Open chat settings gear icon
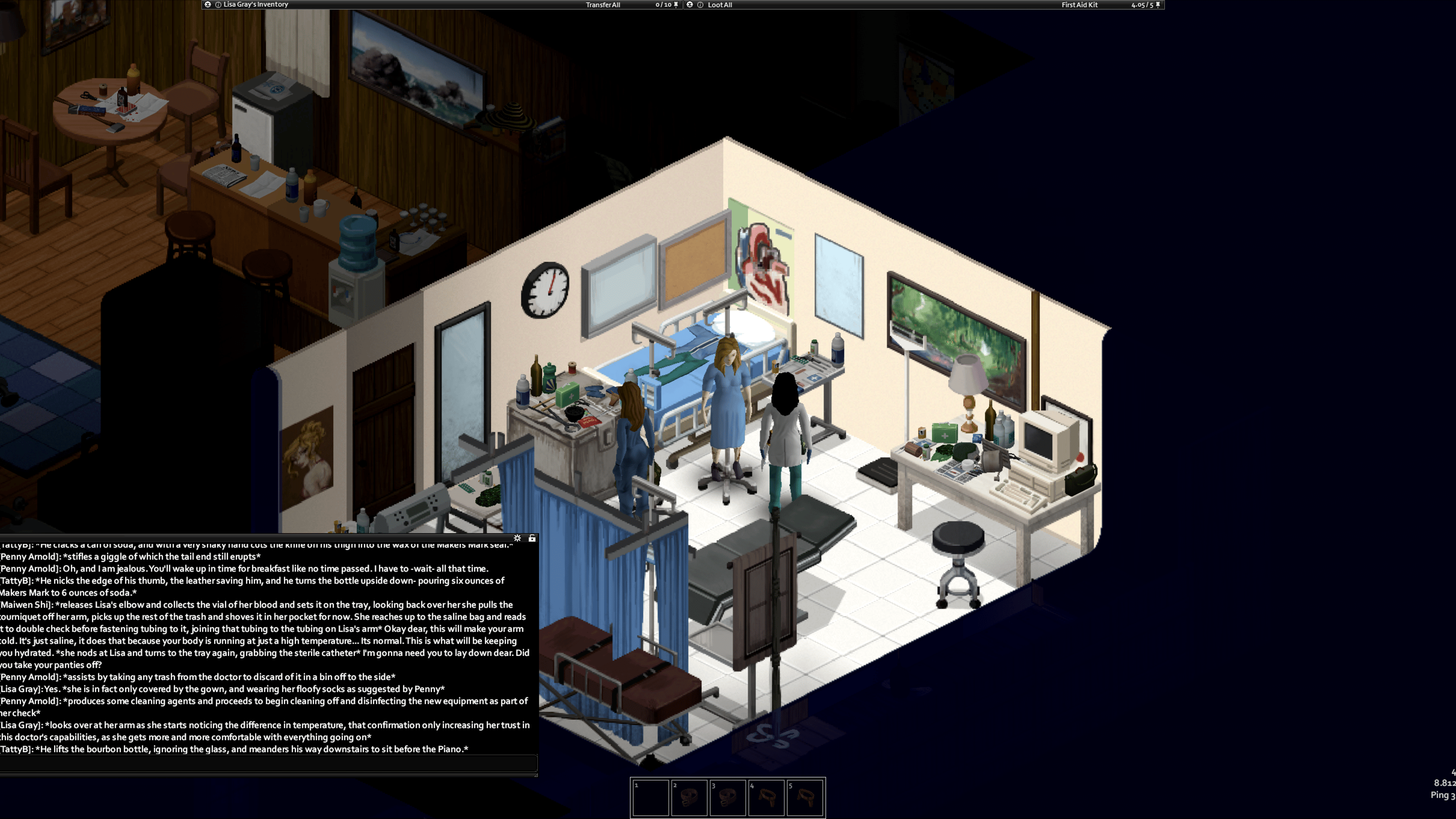1456x819 pixels. [x=517, y=538]
